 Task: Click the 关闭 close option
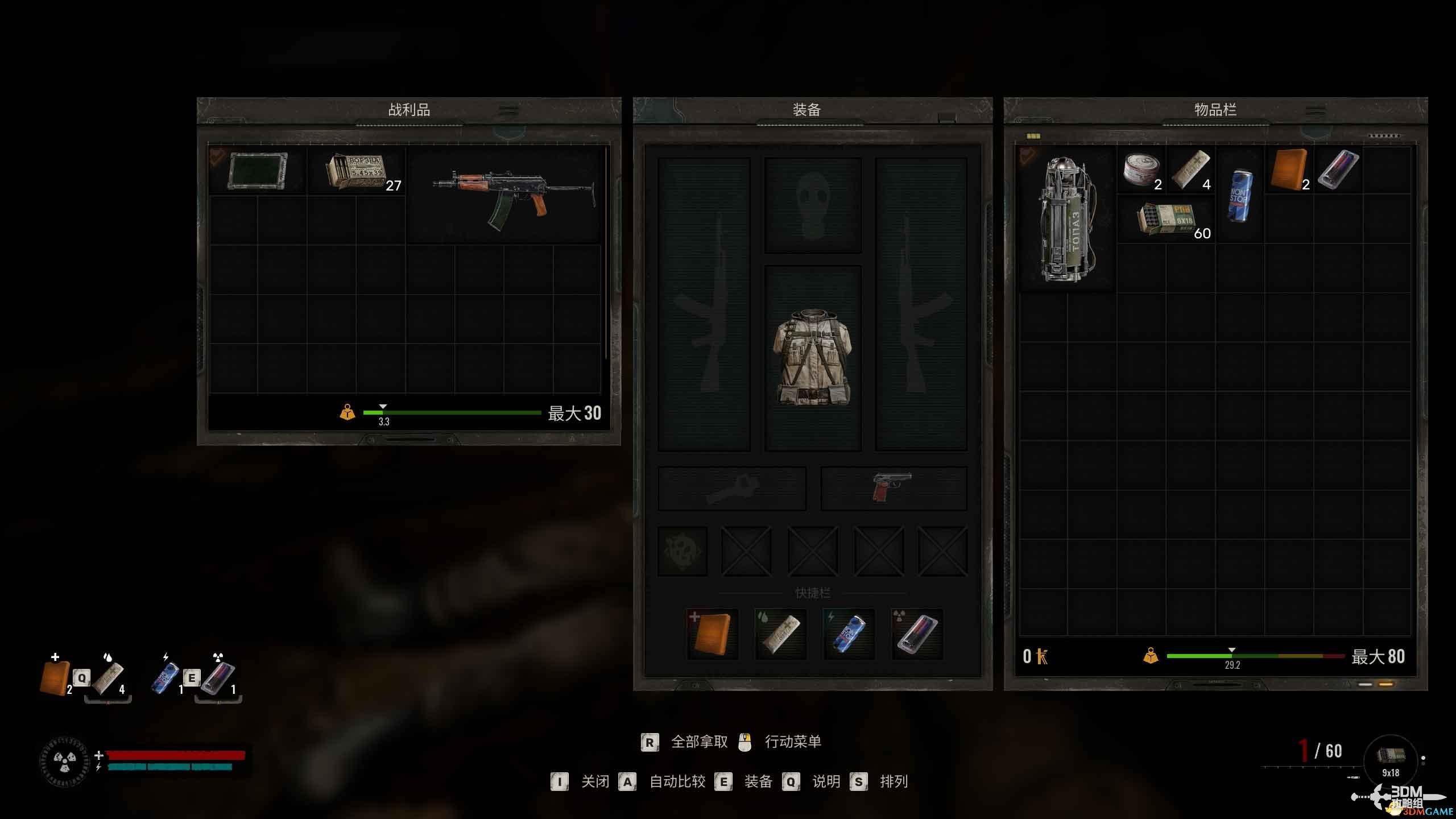594,781
